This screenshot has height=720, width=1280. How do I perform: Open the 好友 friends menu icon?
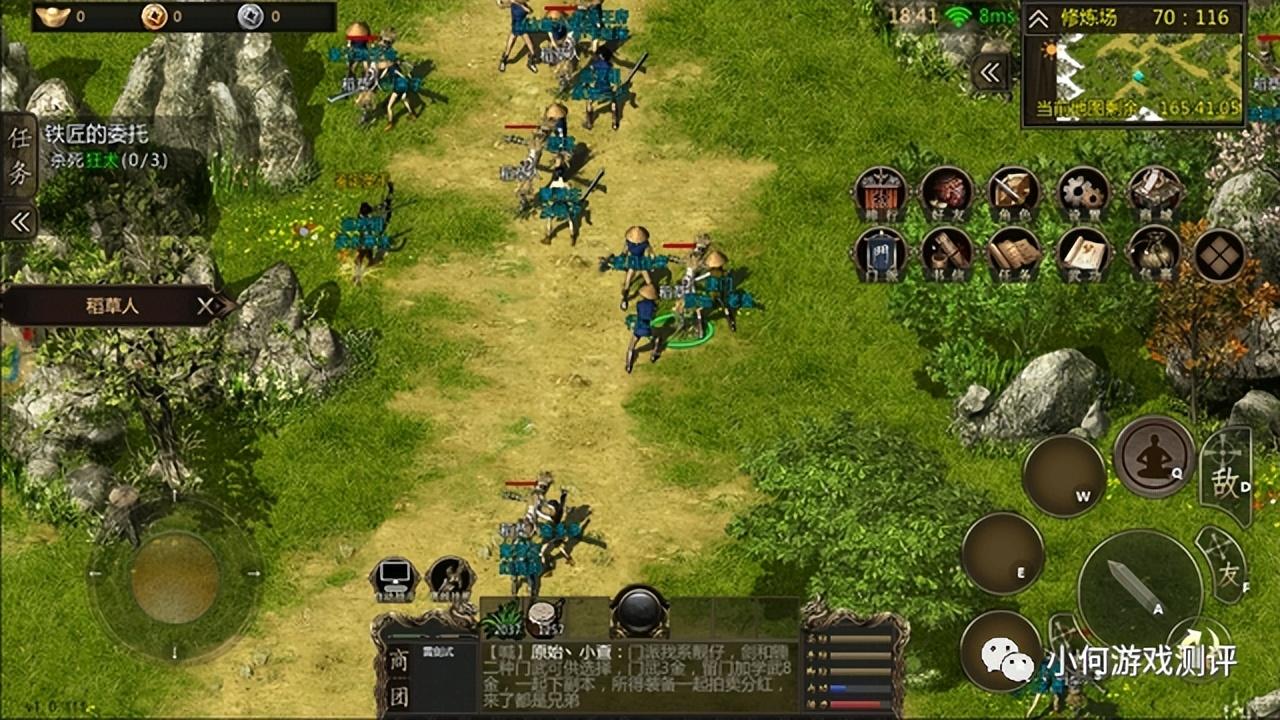[946, 194]
